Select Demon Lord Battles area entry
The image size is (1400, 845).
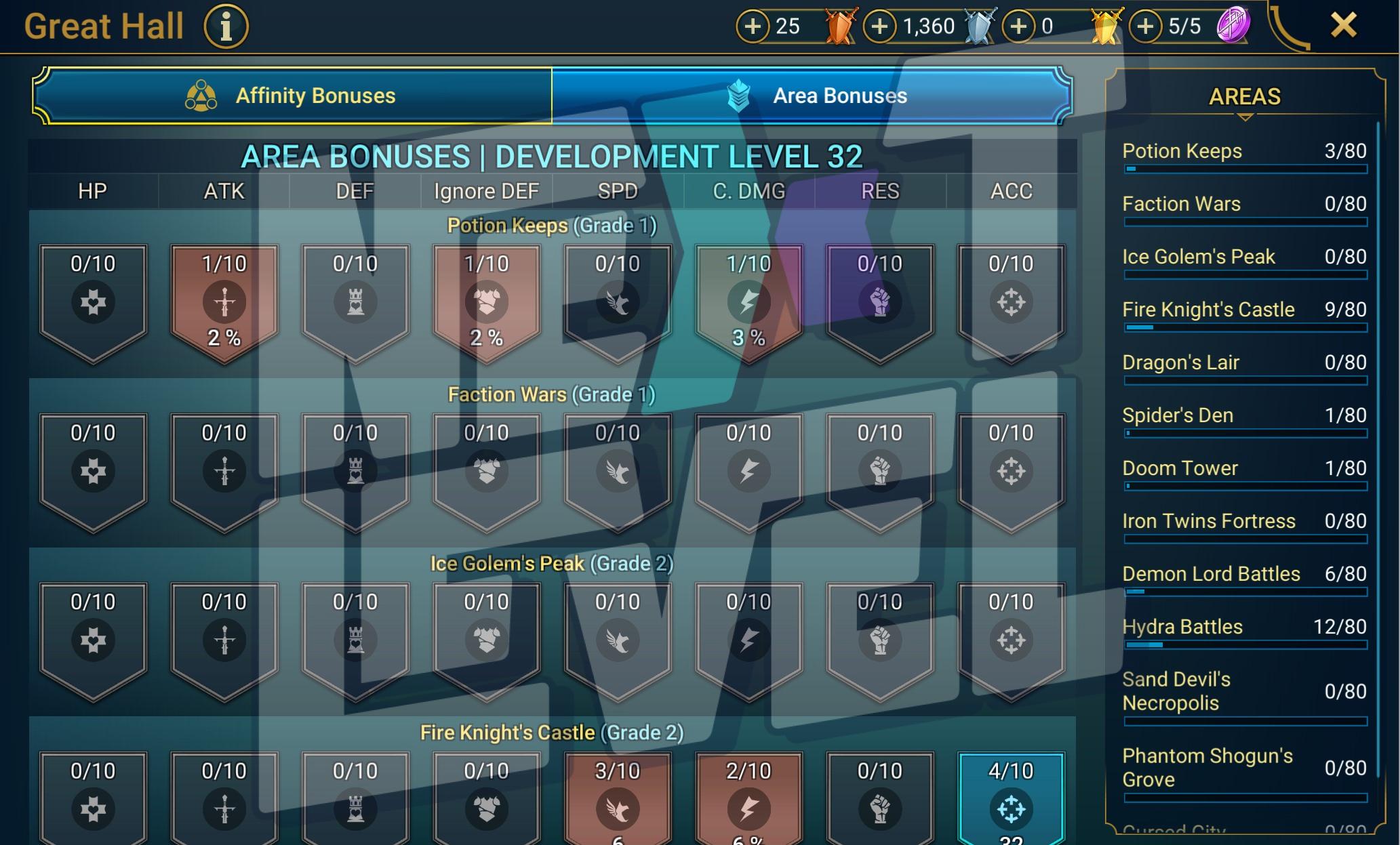coord(1243,575)
